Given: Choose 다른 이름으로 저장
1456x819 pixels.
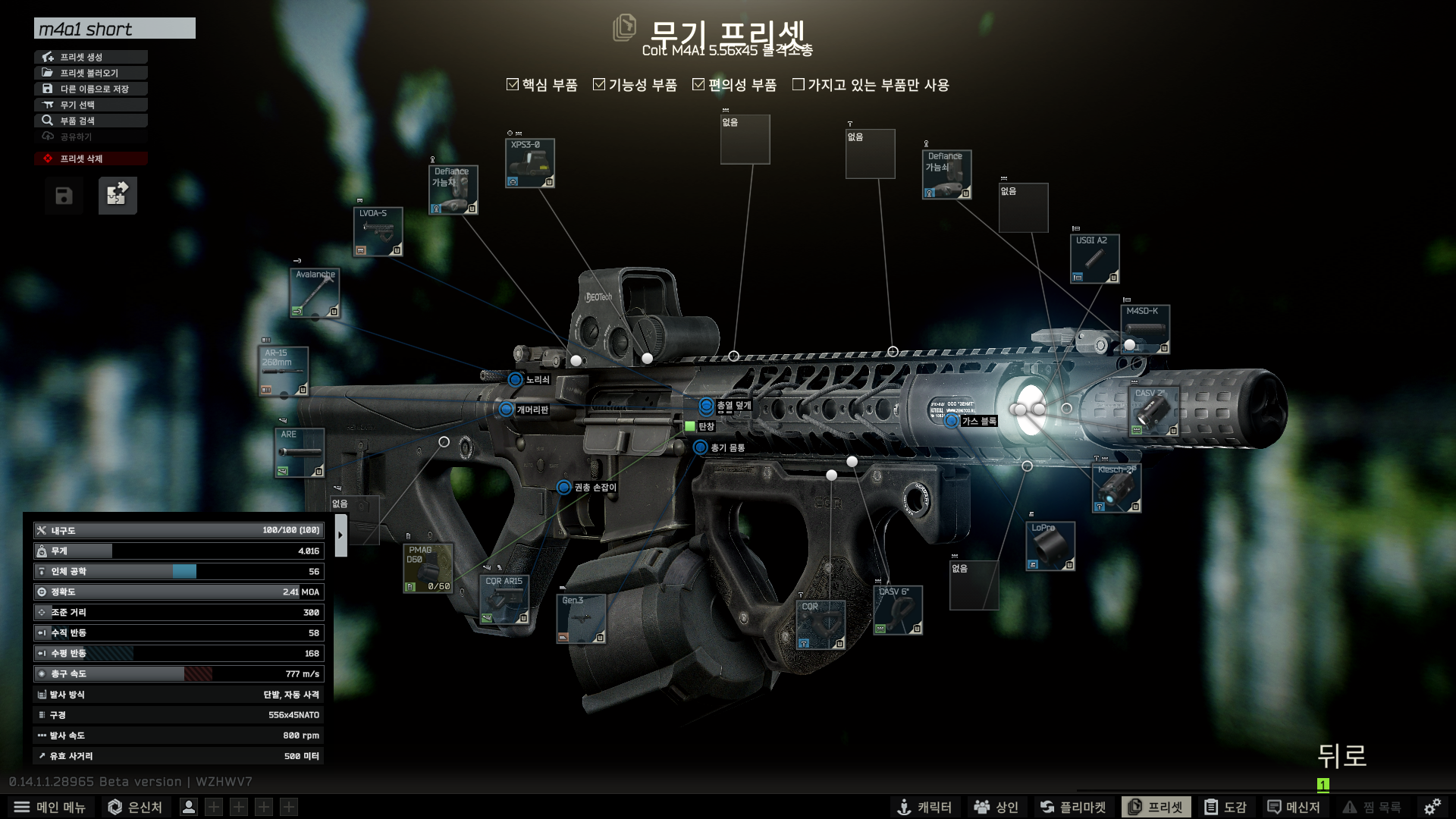Looking at the screenshot, I should coord(90,89).
